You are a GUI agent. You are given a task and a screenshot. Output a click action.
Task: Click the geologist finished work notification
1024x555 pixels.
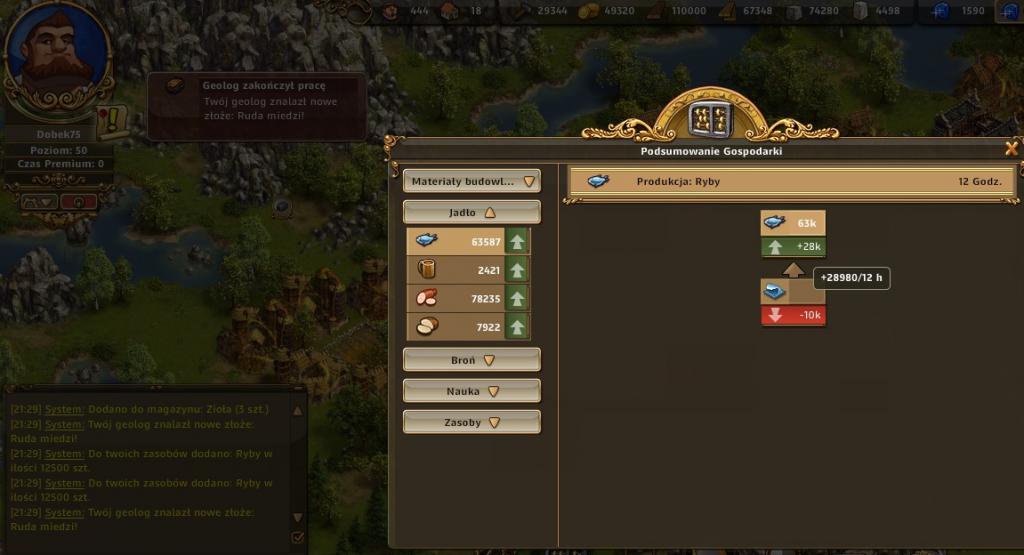pos(256,103)
